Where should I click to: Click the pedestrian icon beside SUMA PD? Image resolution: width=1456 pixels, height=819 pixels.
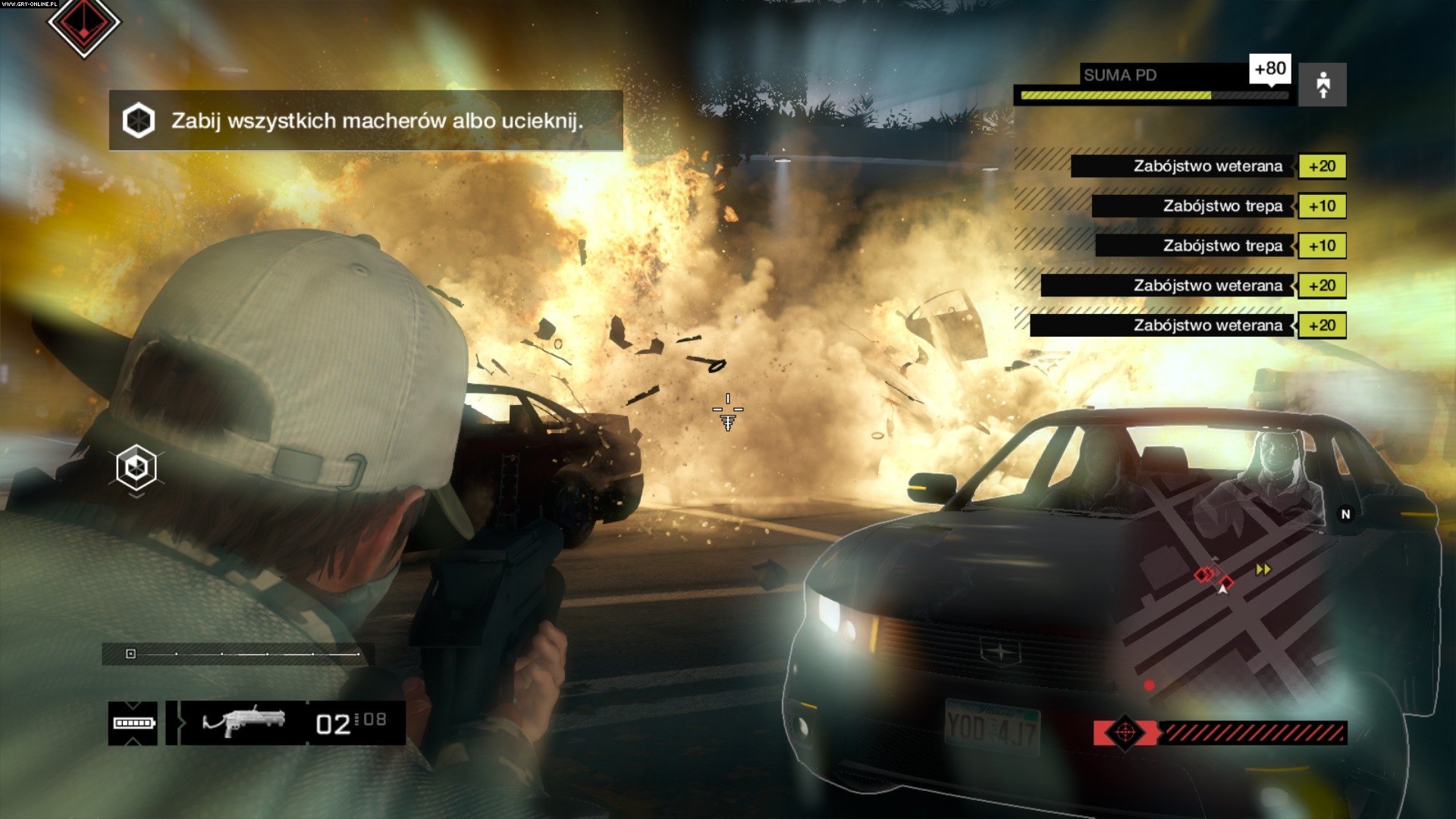pos(1323,84)
